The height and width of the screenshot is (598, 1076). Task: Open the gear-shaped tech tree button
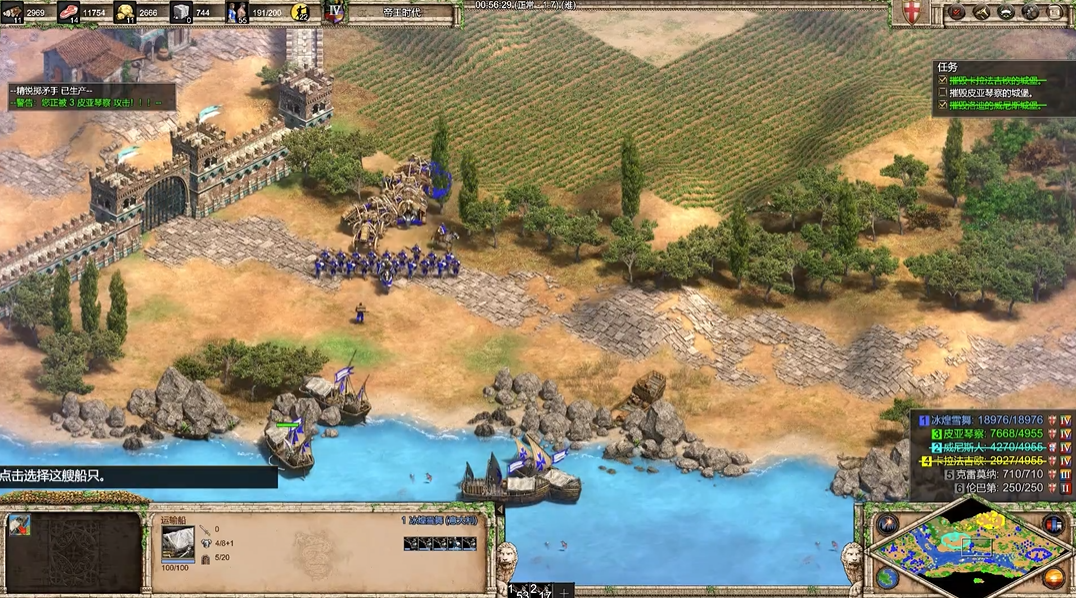pyautogui.click(x=1029, y=13)
